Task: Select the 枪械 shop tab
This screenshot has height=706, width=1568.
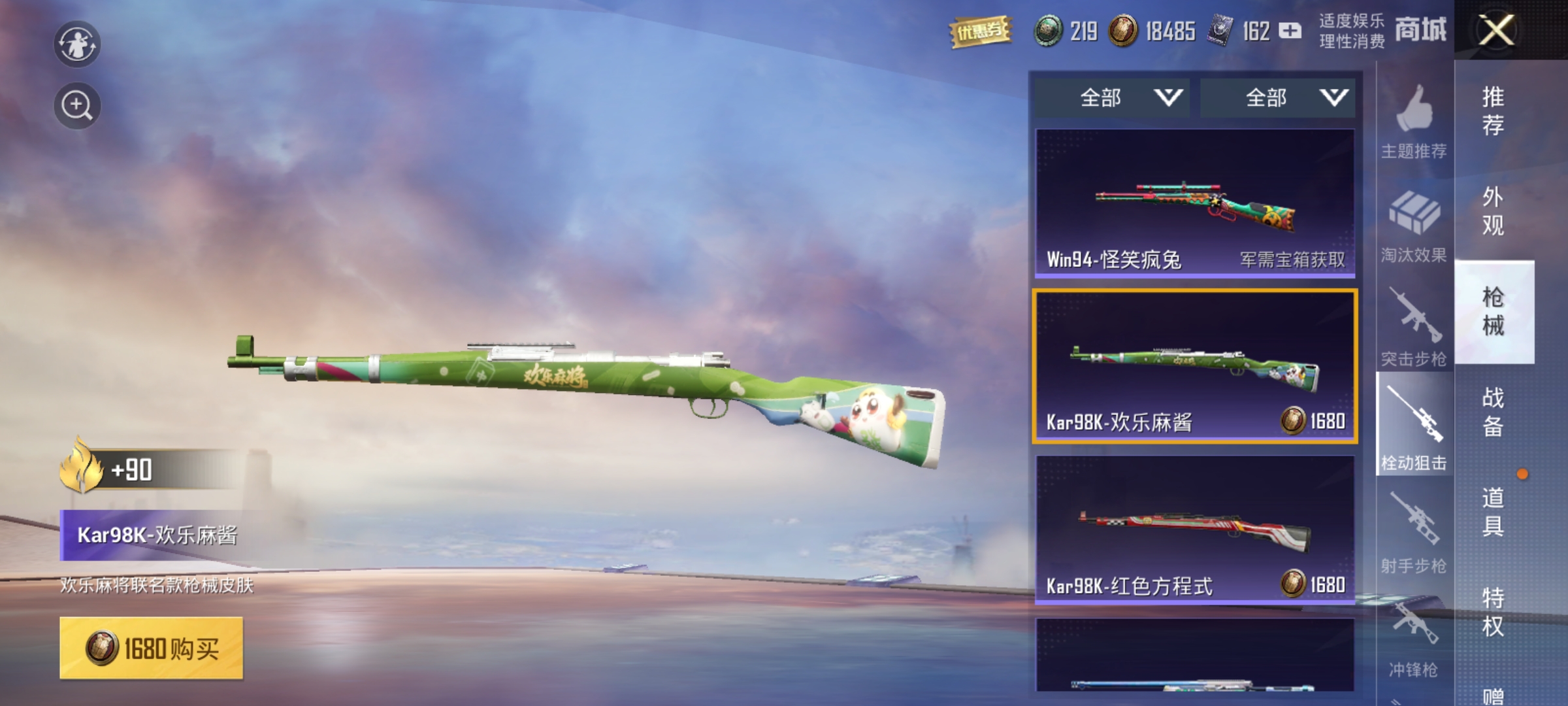Action: click(x=1494, y=311)
